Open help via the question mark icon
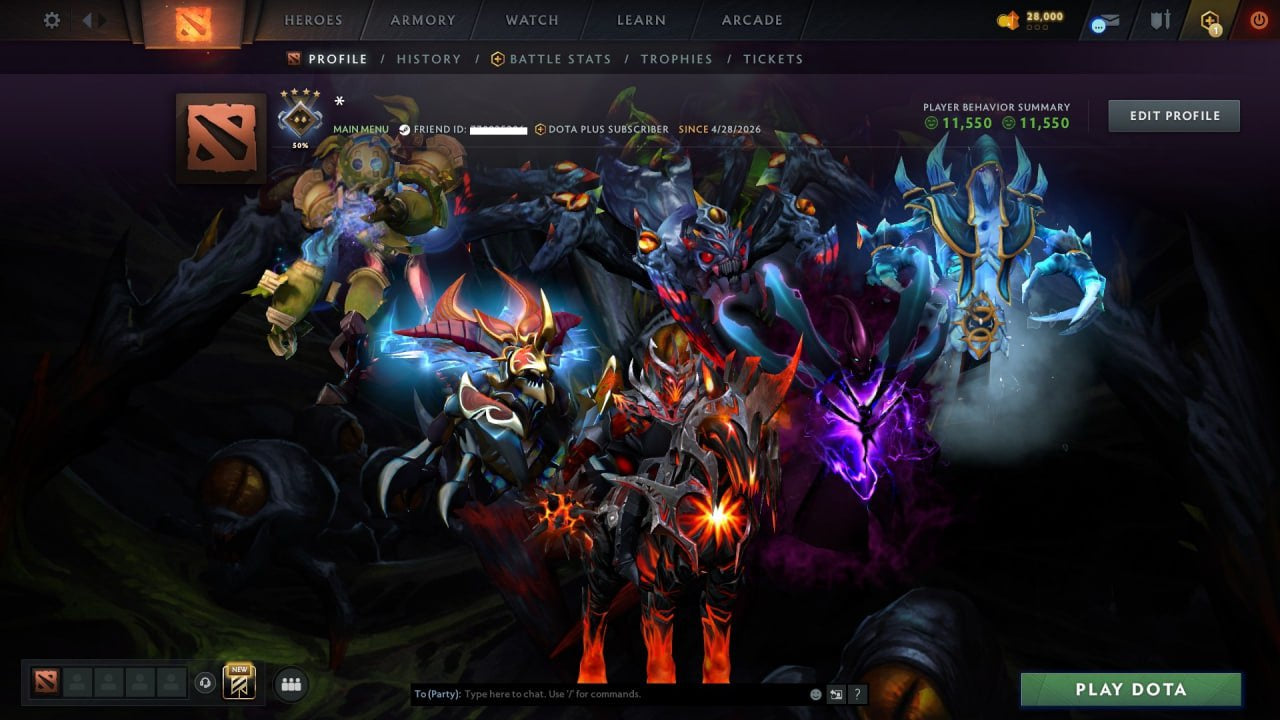 click(857, 693)
